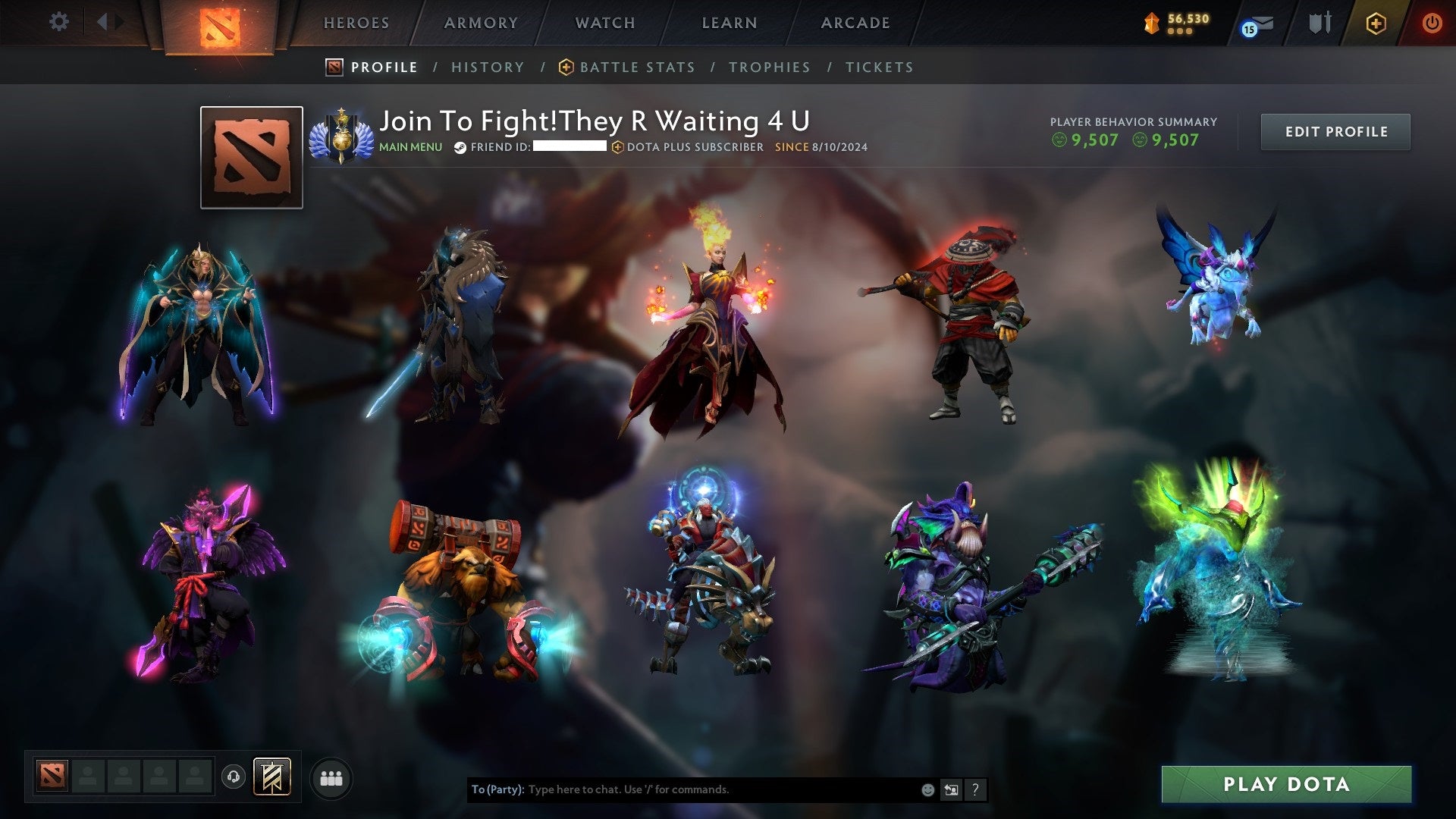Click the battle pass banner icon

[270, 777]
